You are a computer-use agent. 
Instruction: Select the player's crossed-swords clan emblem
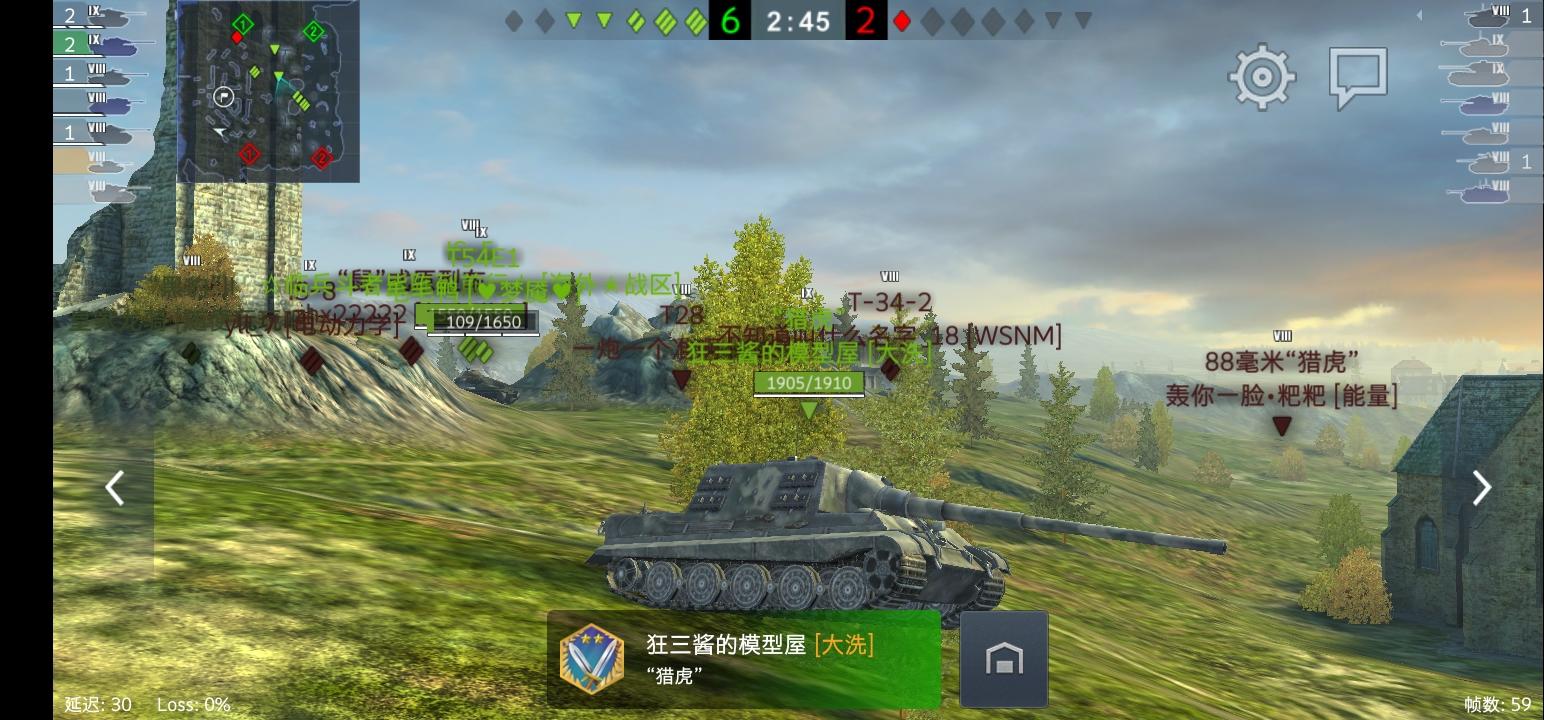[592, 658]
